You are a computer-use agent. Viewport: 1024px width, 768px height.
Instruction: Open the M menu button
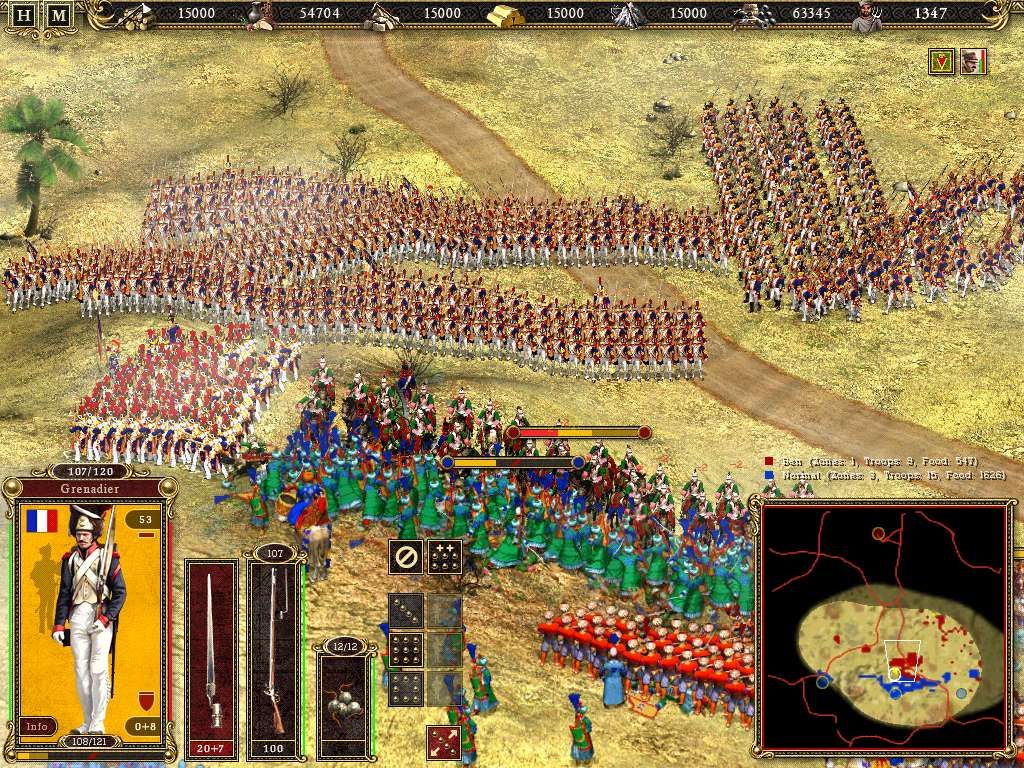[x=59, y=15]
